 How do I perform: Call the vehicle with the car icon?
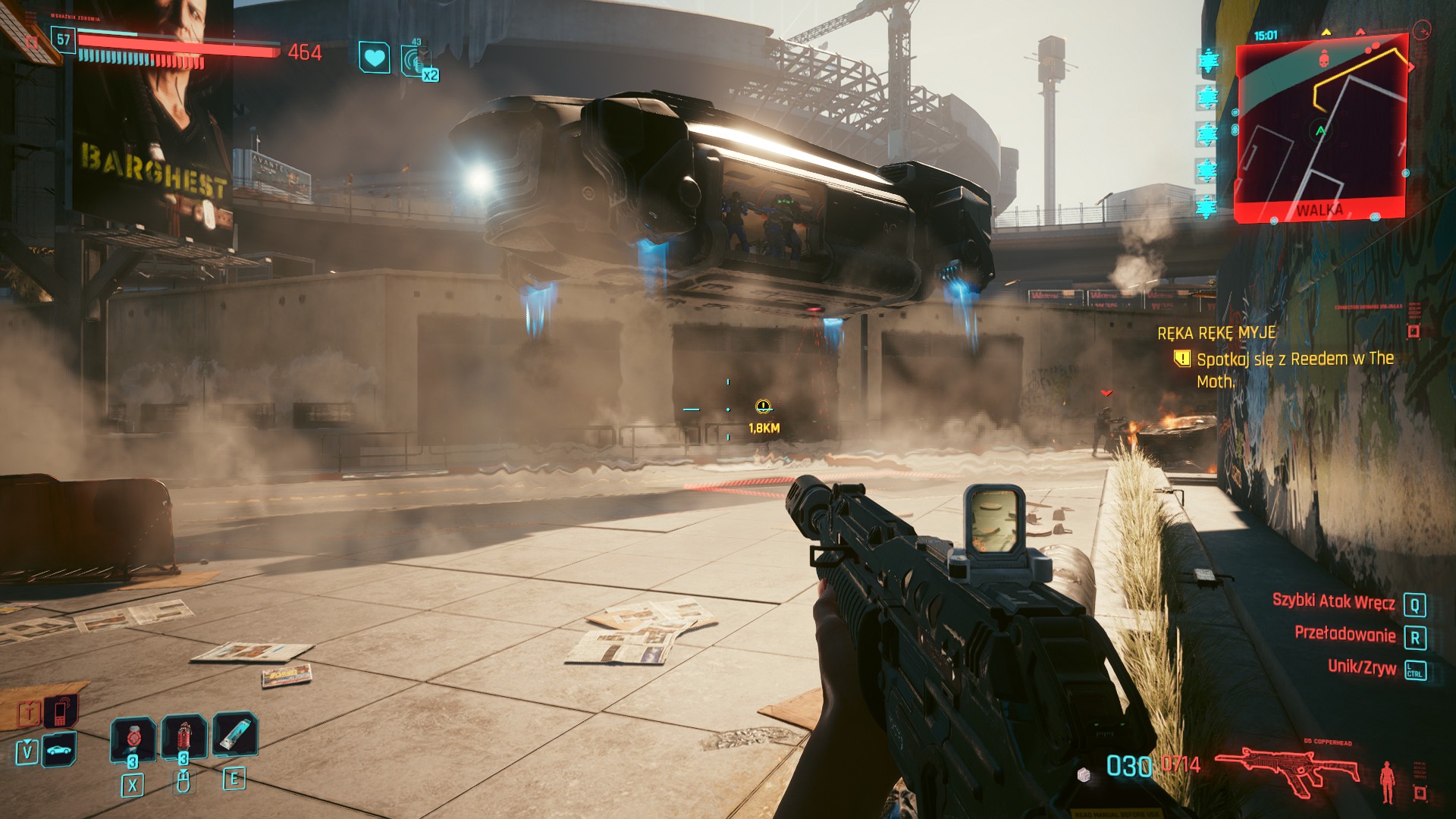58,750
